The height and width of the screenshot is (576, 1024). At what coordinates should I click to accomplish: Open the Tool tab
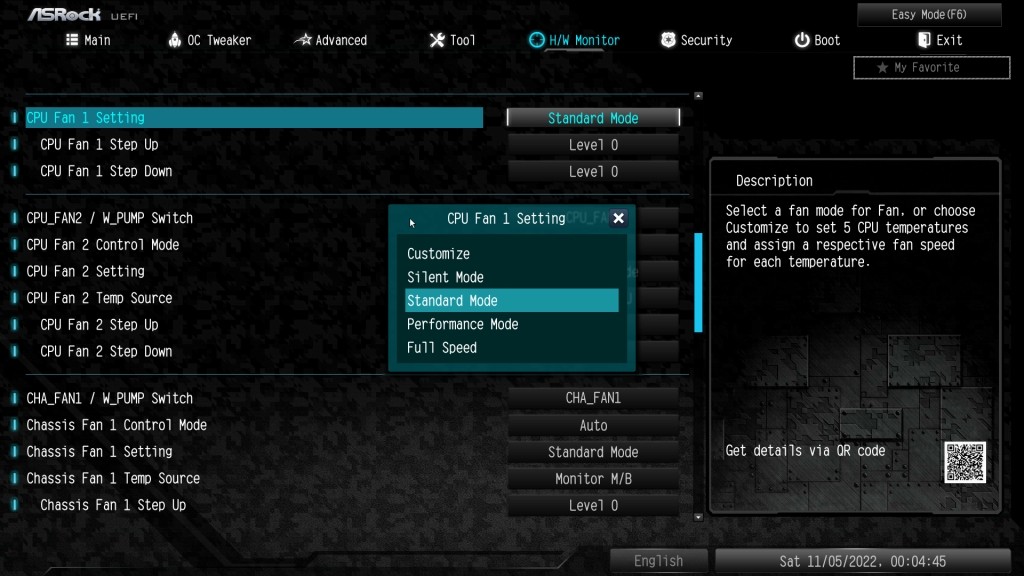pos(452,40)
